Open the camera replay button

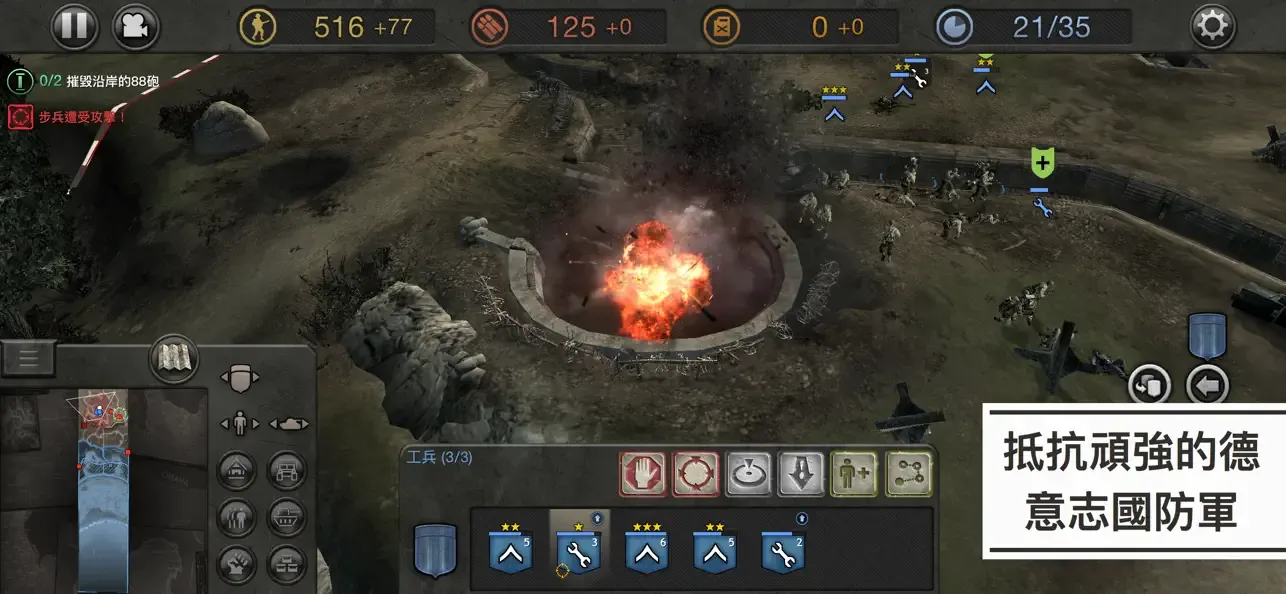click(136, 26)
